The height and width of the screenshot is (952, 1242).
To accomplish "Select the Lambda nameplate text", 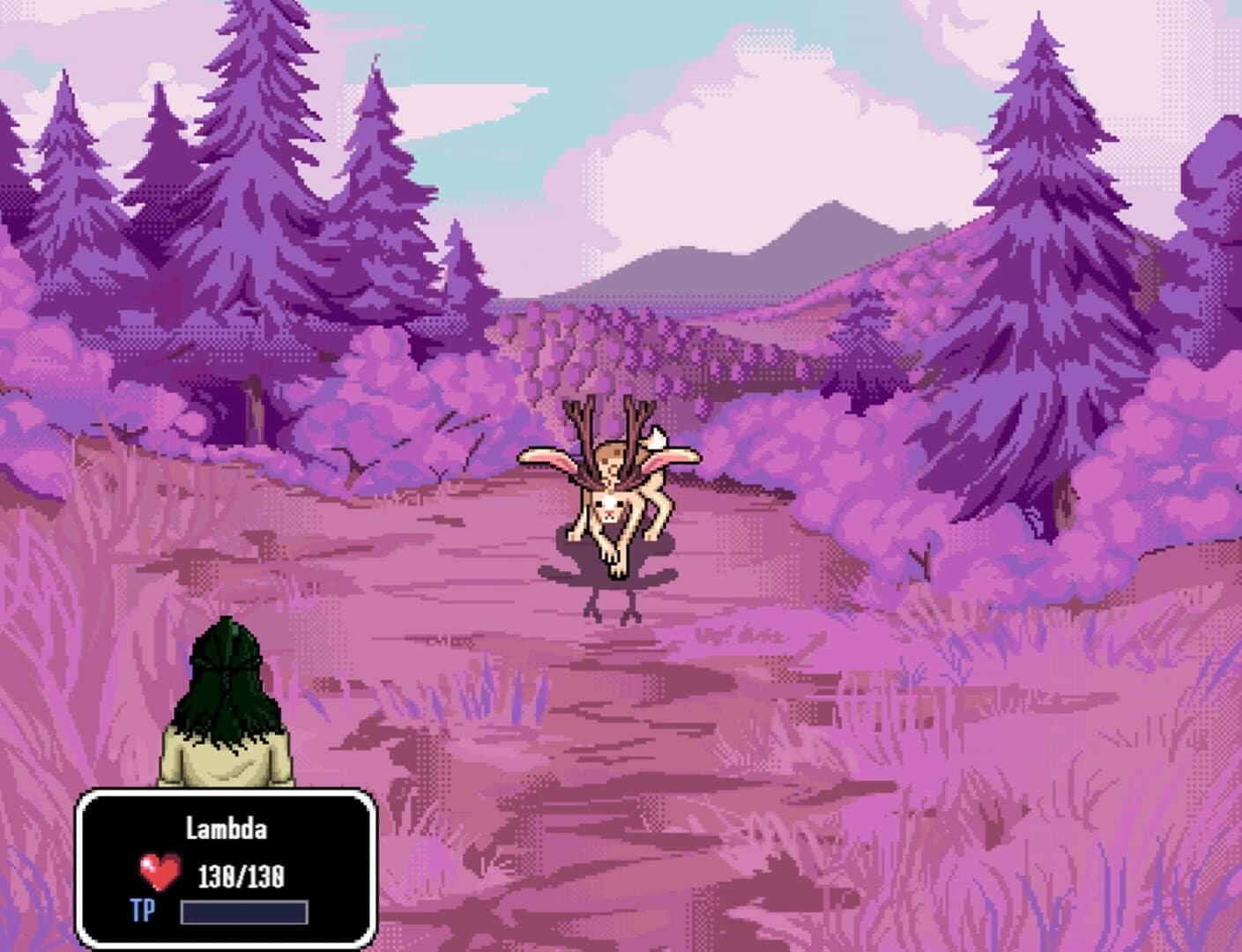I will tap(225, 829).
